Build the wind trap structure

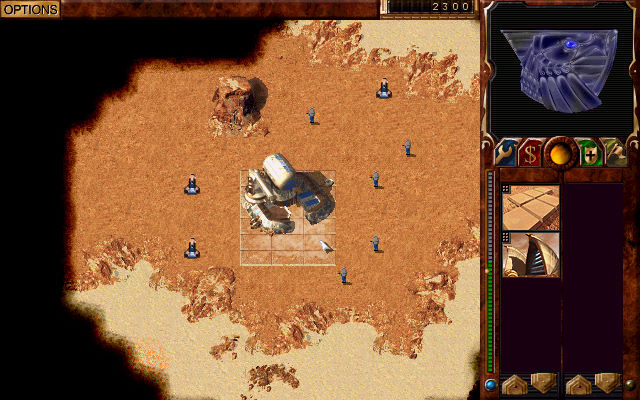click(x=530, y=255)
